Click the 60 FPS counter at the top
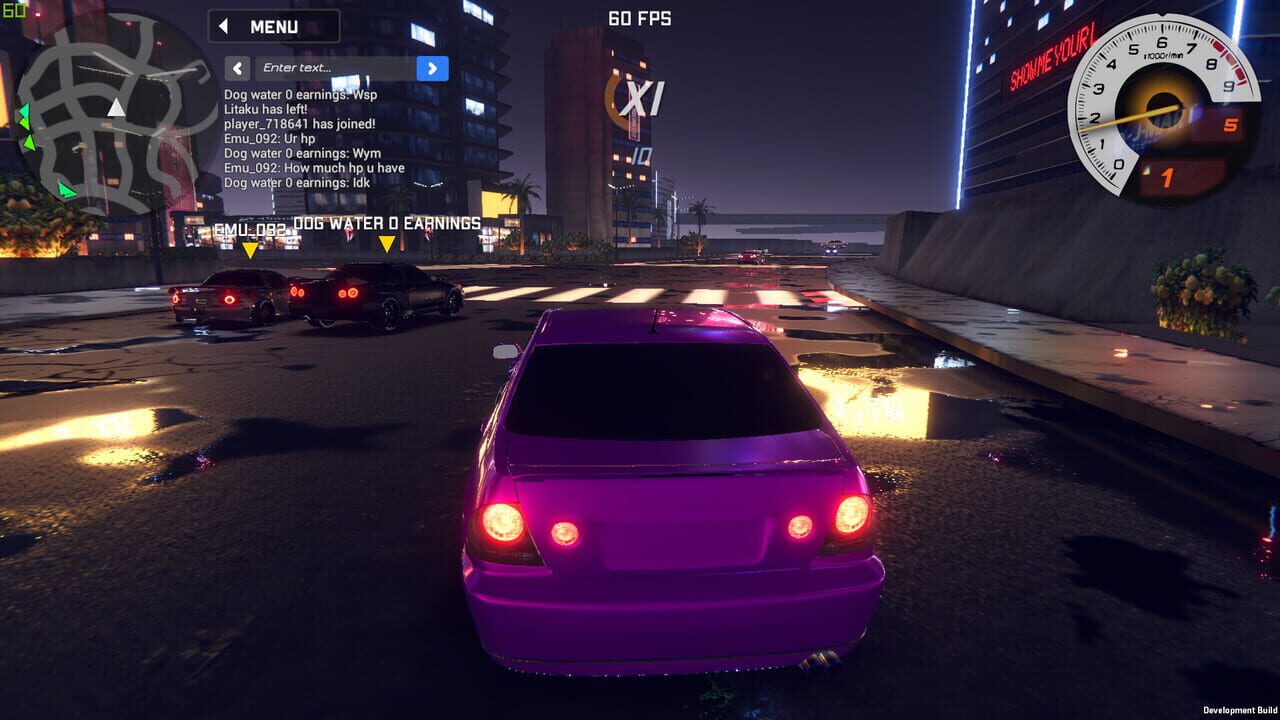1280x720 pixels. [x=640, y=18]
